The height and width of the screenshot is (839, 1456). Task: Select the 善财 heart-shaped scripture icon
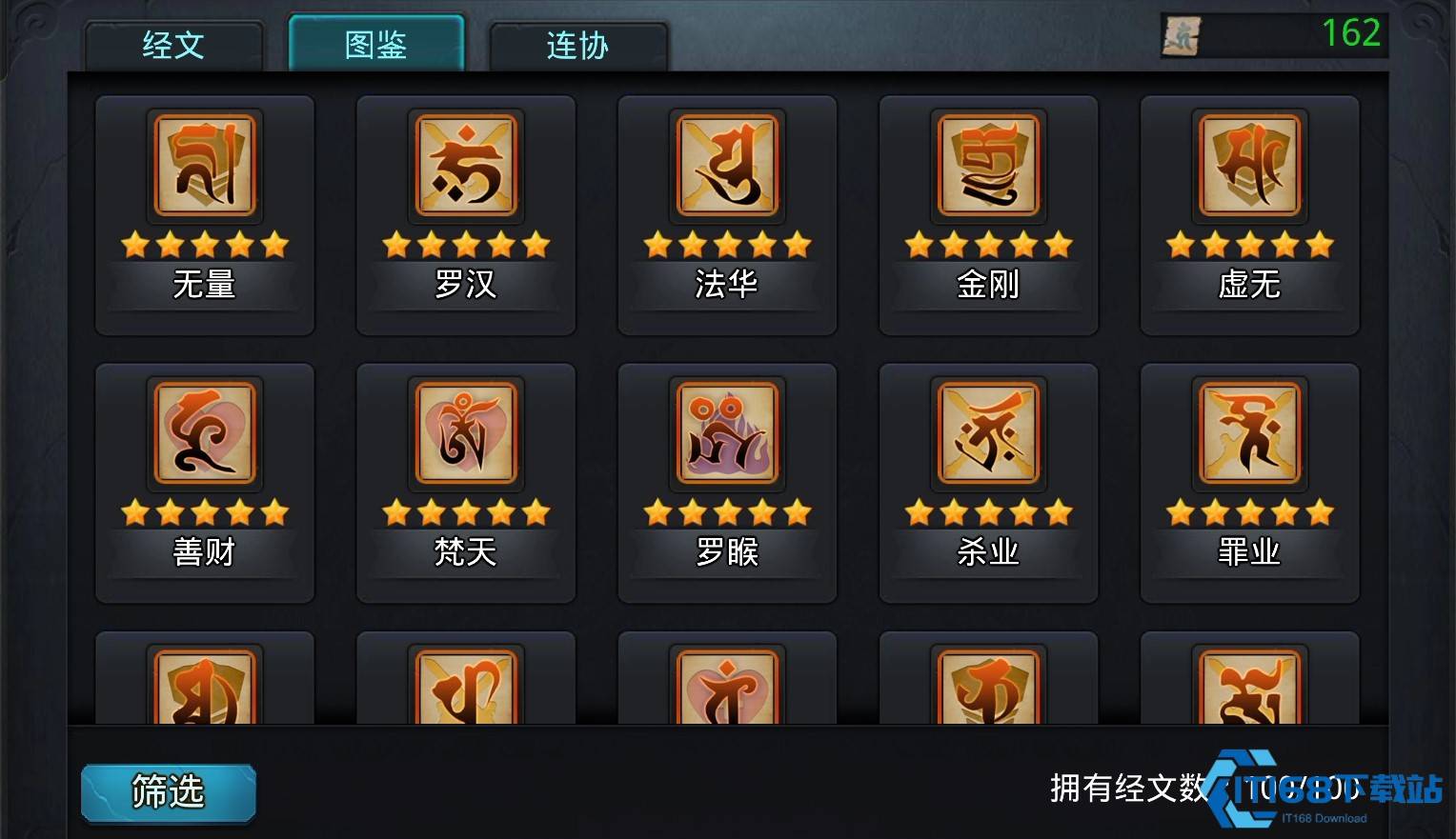tap(204, 434)
